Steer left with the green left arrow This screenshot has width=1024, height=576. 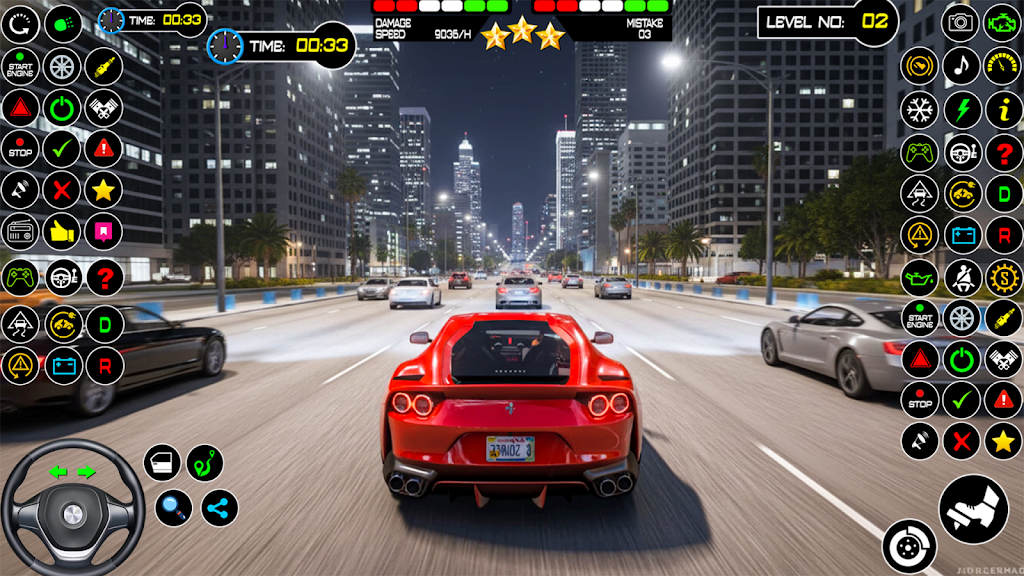tap(57, 472)
